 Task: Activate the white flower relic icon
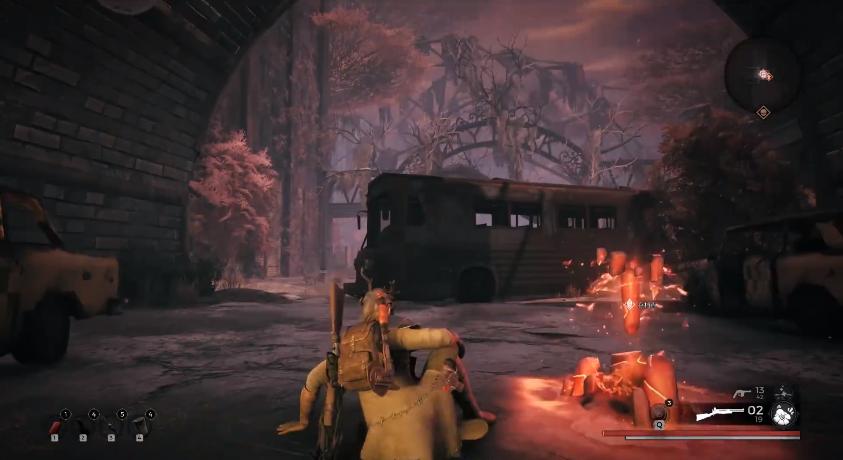point(786,414)
